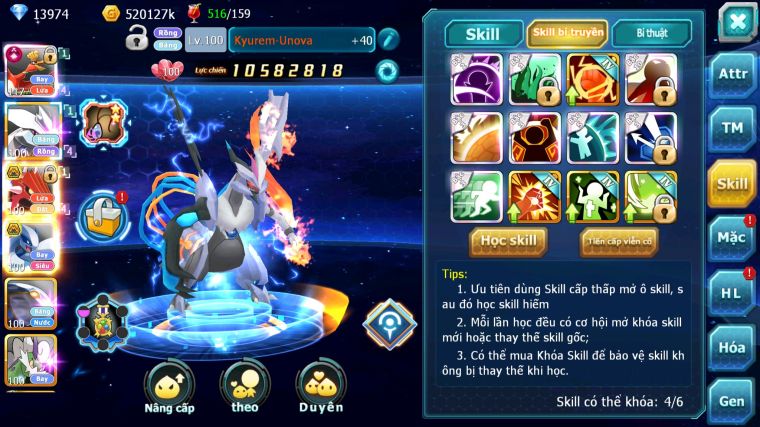Viewport: 760px width, 427px height.
Task: Click the Tiến cấp viên cổ button
Action: [x=619, y=241]
